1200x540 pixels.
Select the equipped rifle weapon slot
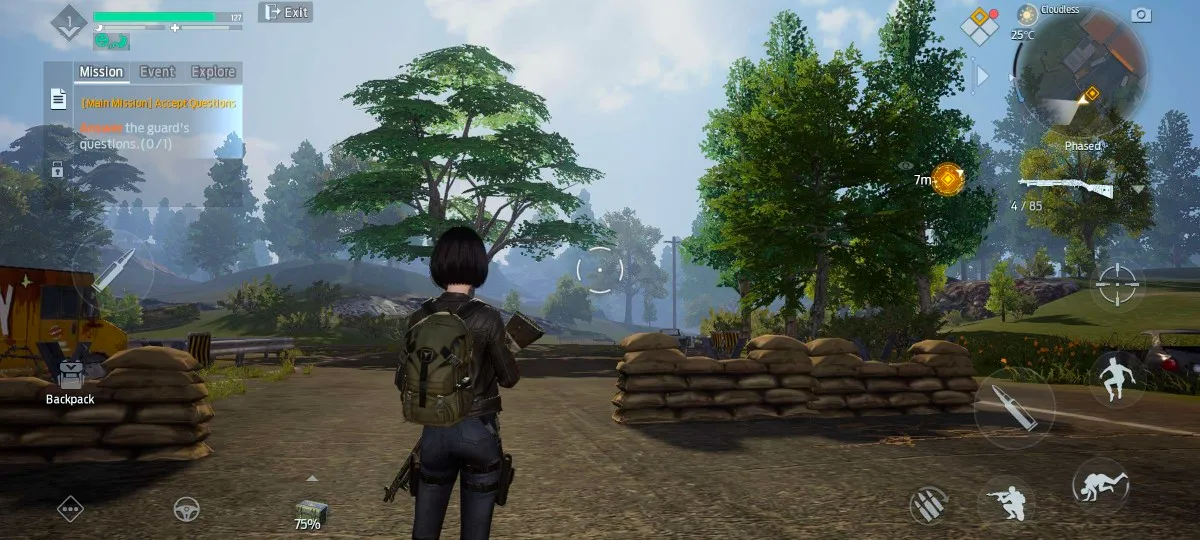(1067, 187)
